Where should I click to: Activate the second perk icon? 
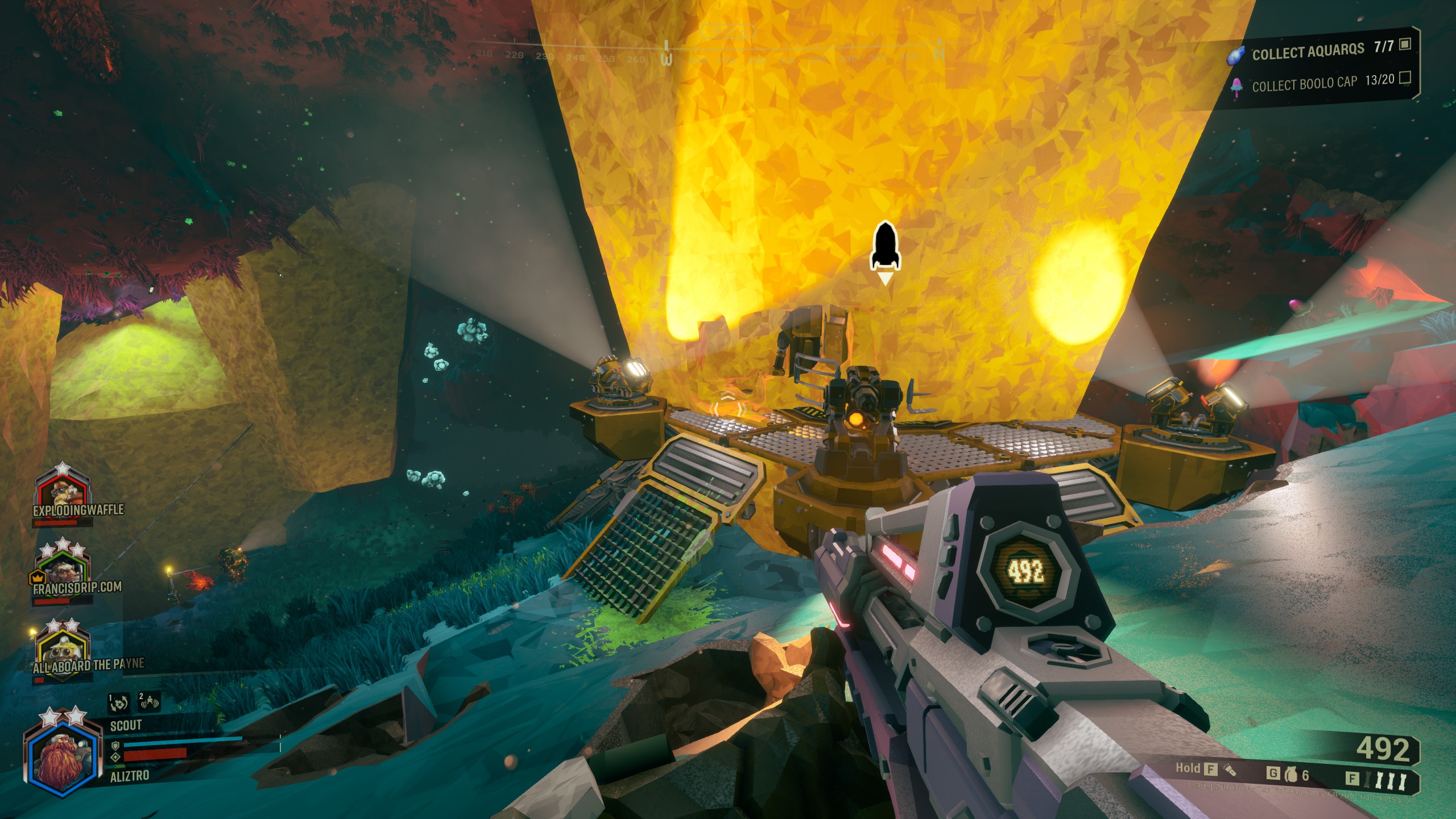pyautogui.click(x=150, y=704)
